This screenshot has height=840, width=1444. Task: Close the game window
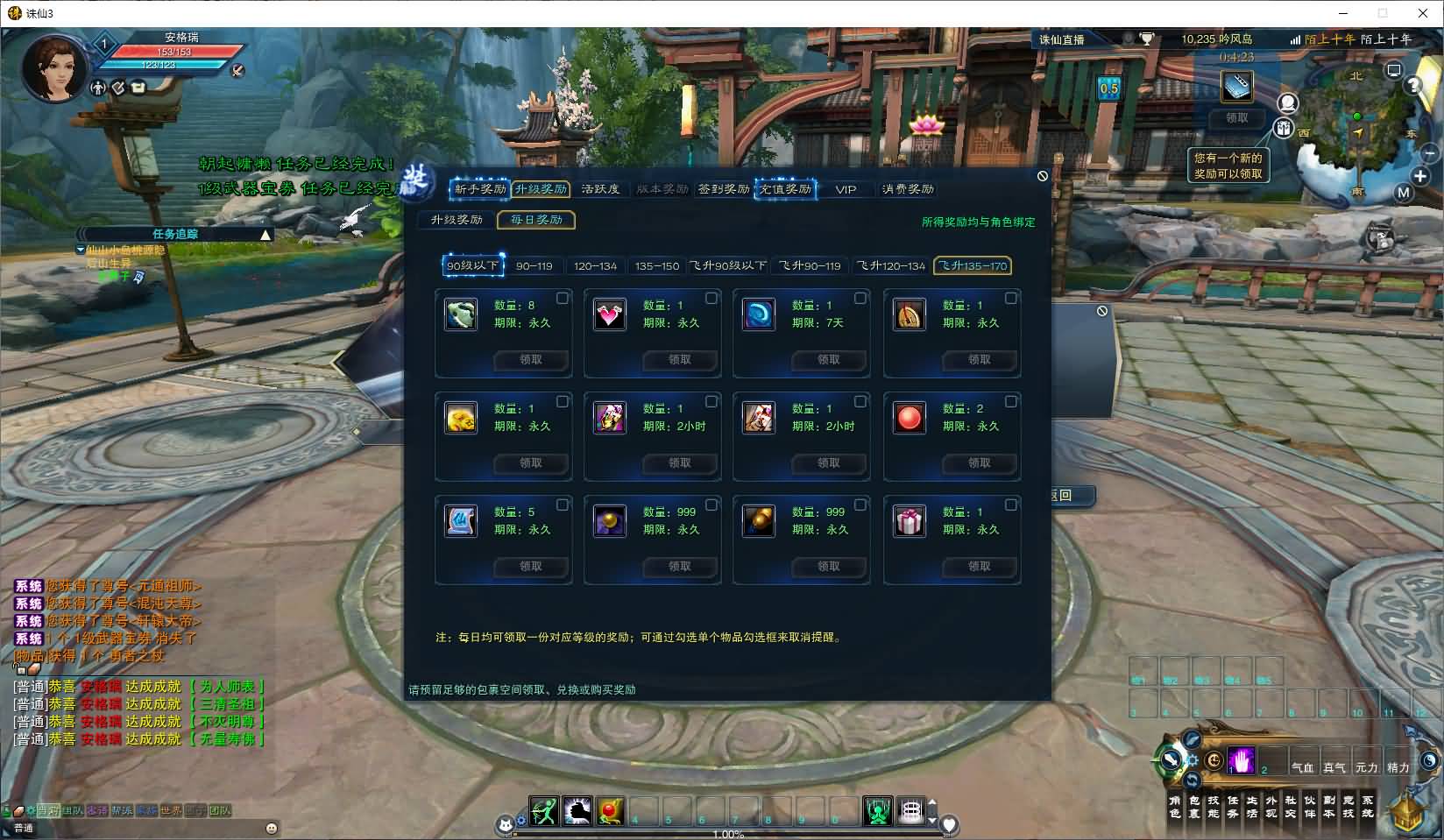(x=1423, y=13)
